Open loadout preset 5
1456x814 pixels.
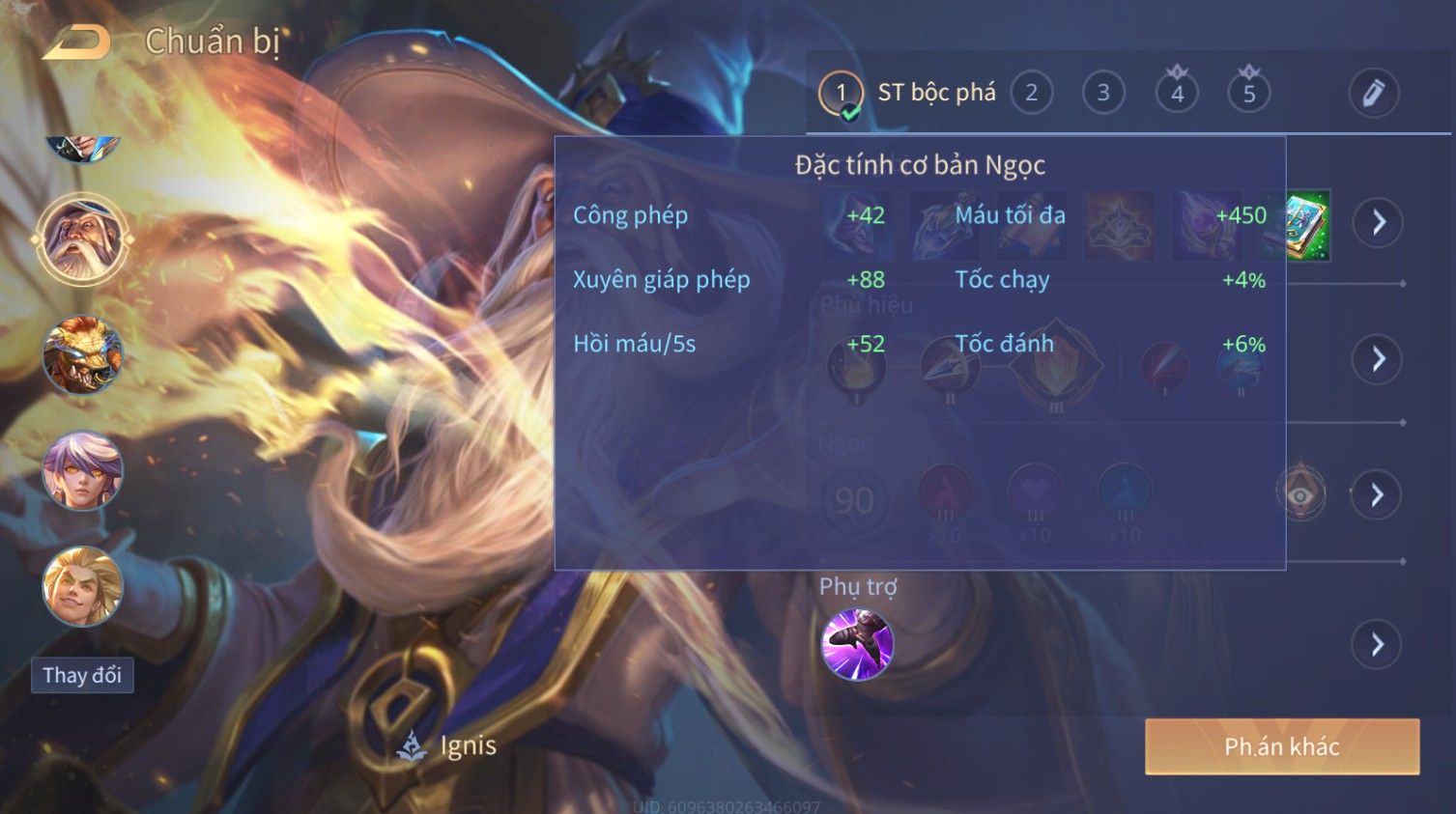(1248, 93)
